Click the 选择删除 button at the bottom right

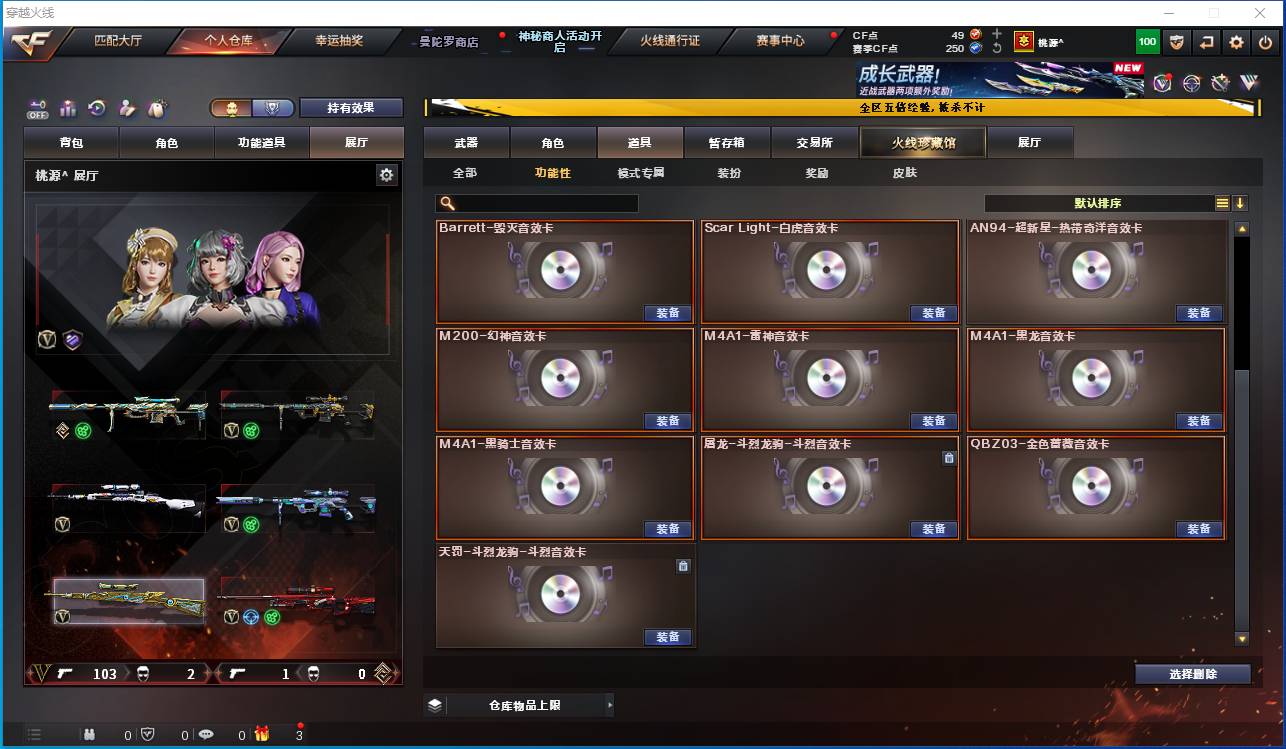pyautogui.click(x=1192, y=673)
